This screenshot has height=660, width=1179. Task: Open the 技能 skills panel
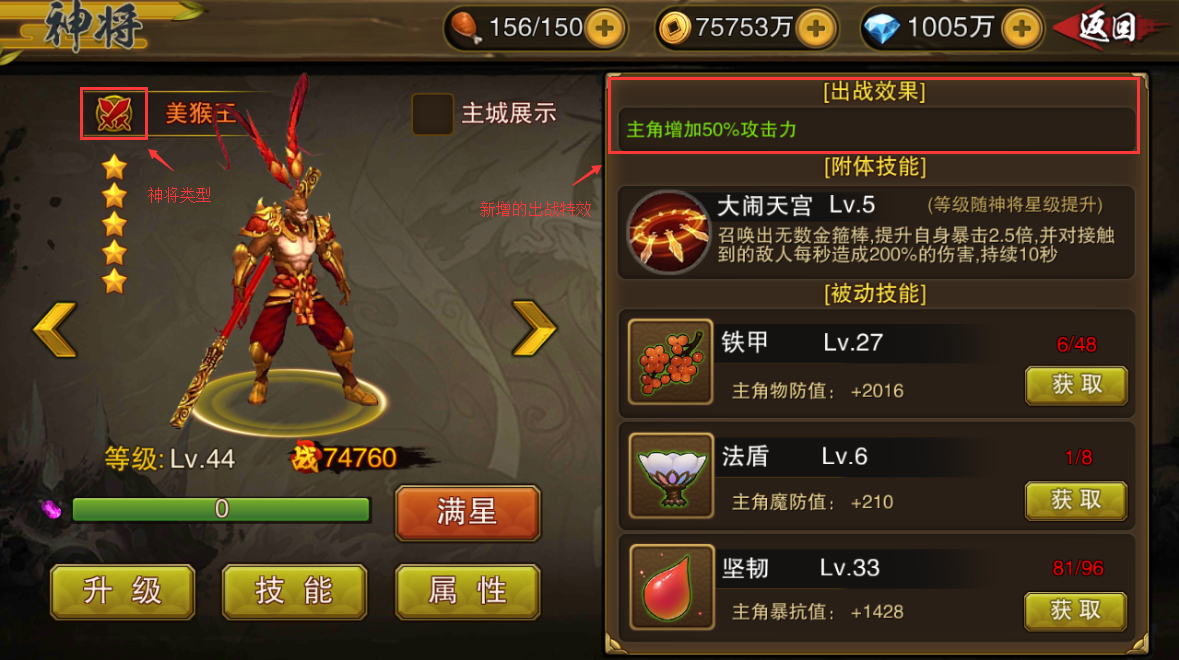click(x=294, y=591)
